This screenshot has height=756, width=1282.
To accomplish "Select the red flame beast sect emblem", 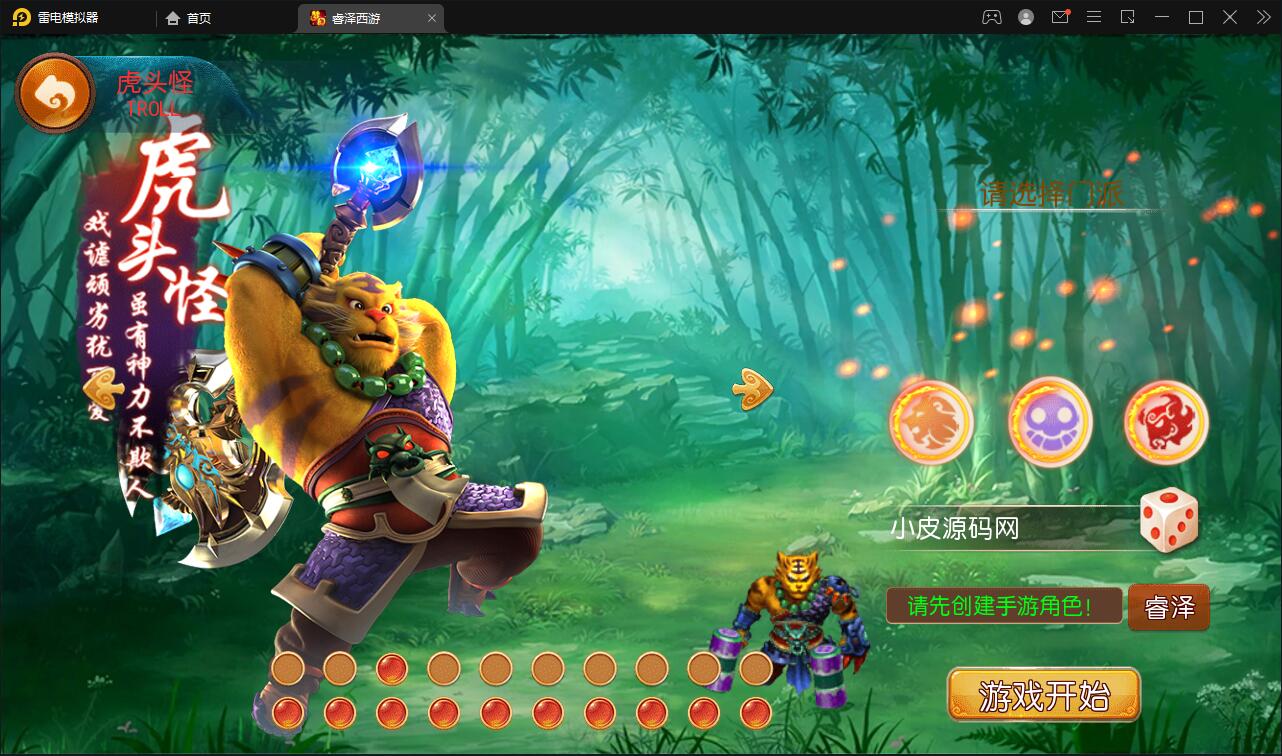I will tap(1163, 423).
